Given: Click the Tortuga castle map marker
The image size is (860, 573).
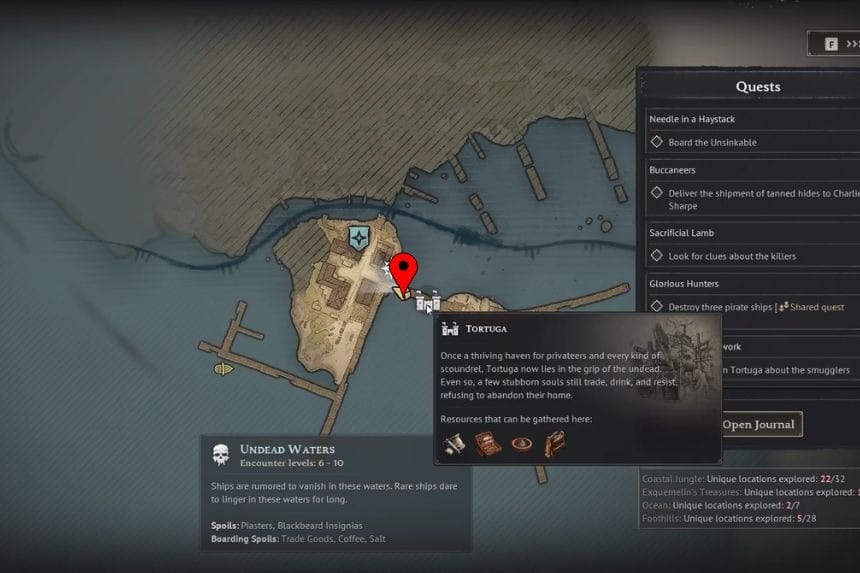Looking at the screenshot, I should (428, 299).
